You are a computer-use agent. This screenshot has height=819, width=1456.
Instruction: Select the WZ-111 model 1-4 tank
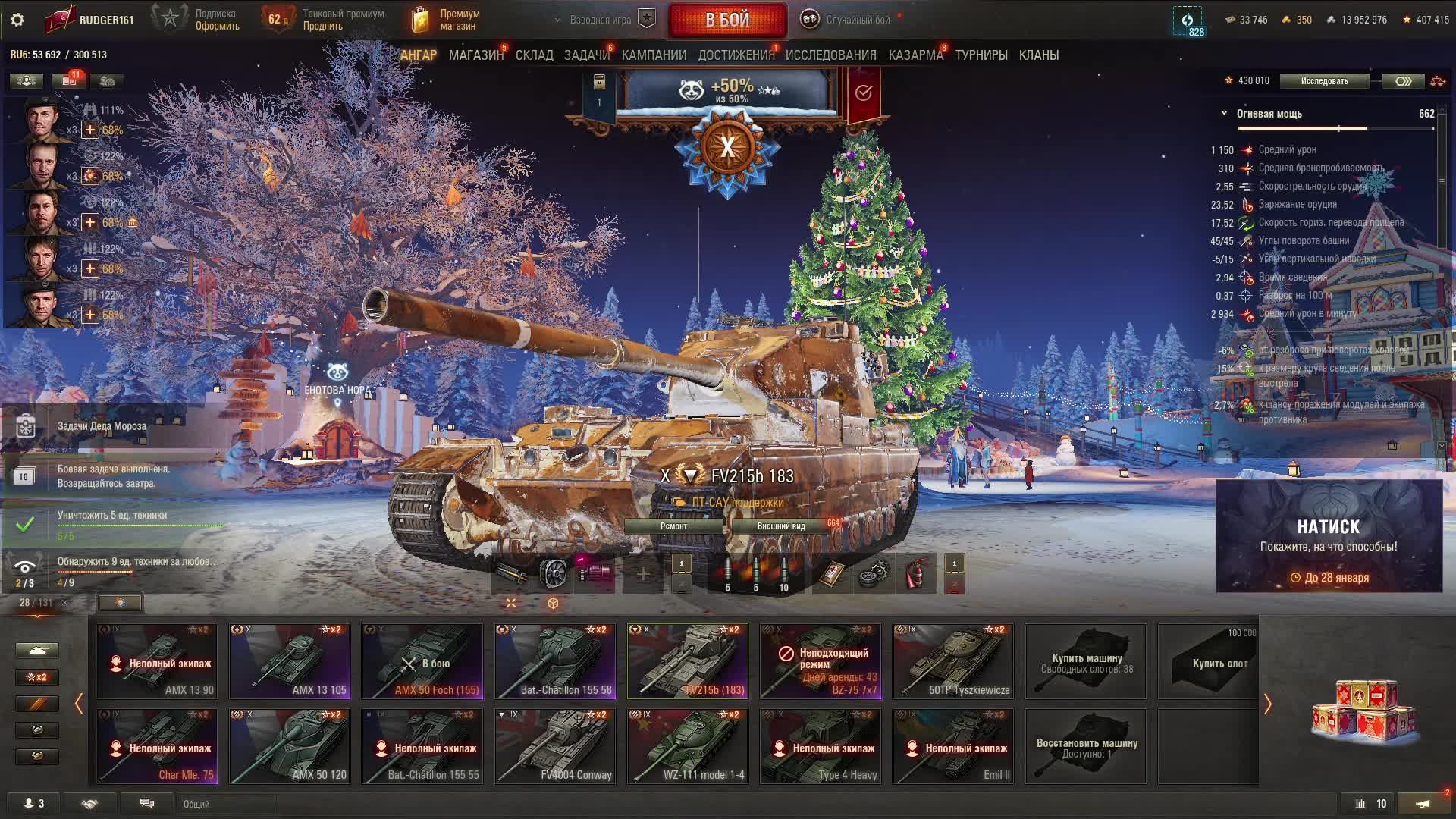pyautogui.click(x=688, y=746)
